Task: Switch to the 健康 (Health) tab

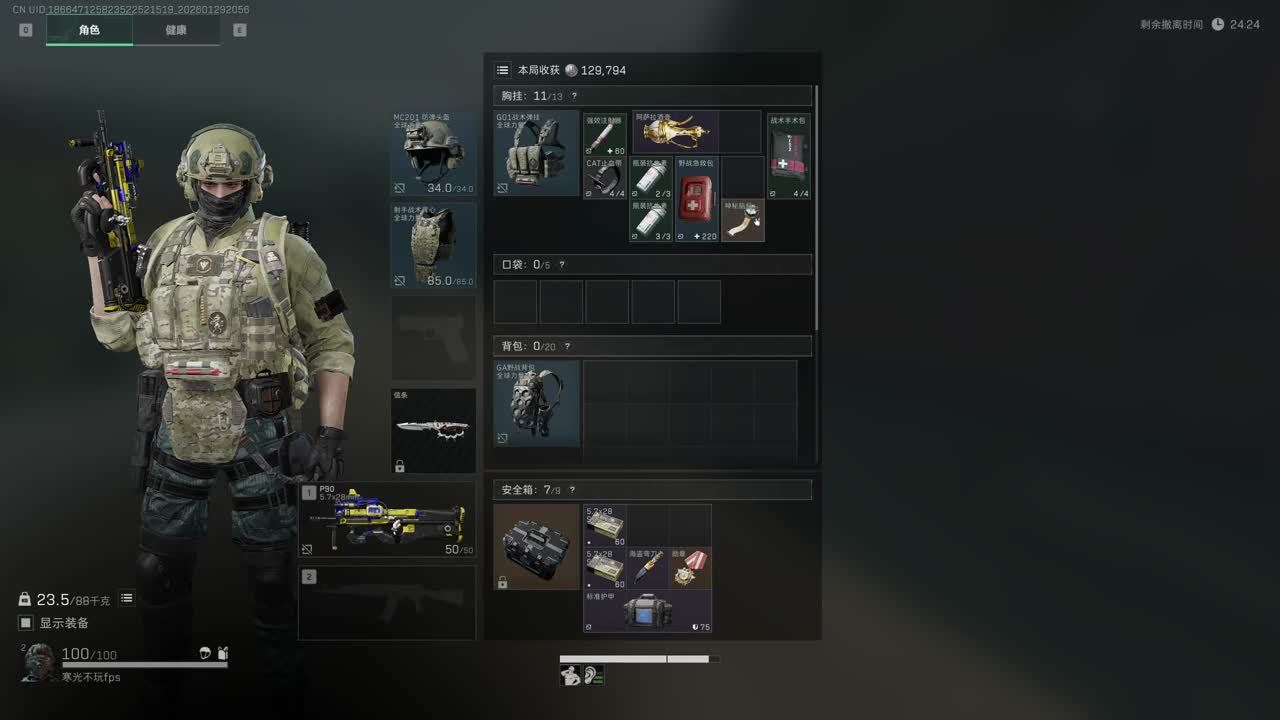Action: 176,30
